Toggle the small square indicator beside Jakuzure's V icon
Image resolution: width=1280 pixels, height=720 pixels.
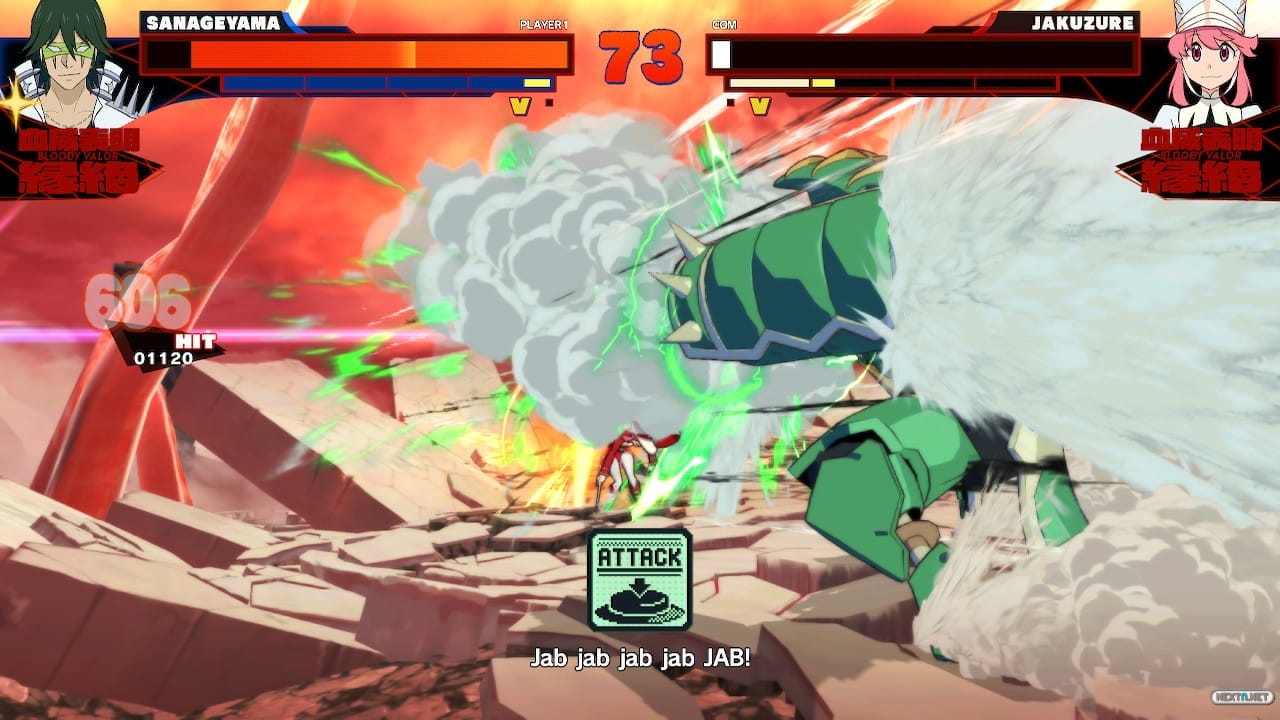point(731,102)
